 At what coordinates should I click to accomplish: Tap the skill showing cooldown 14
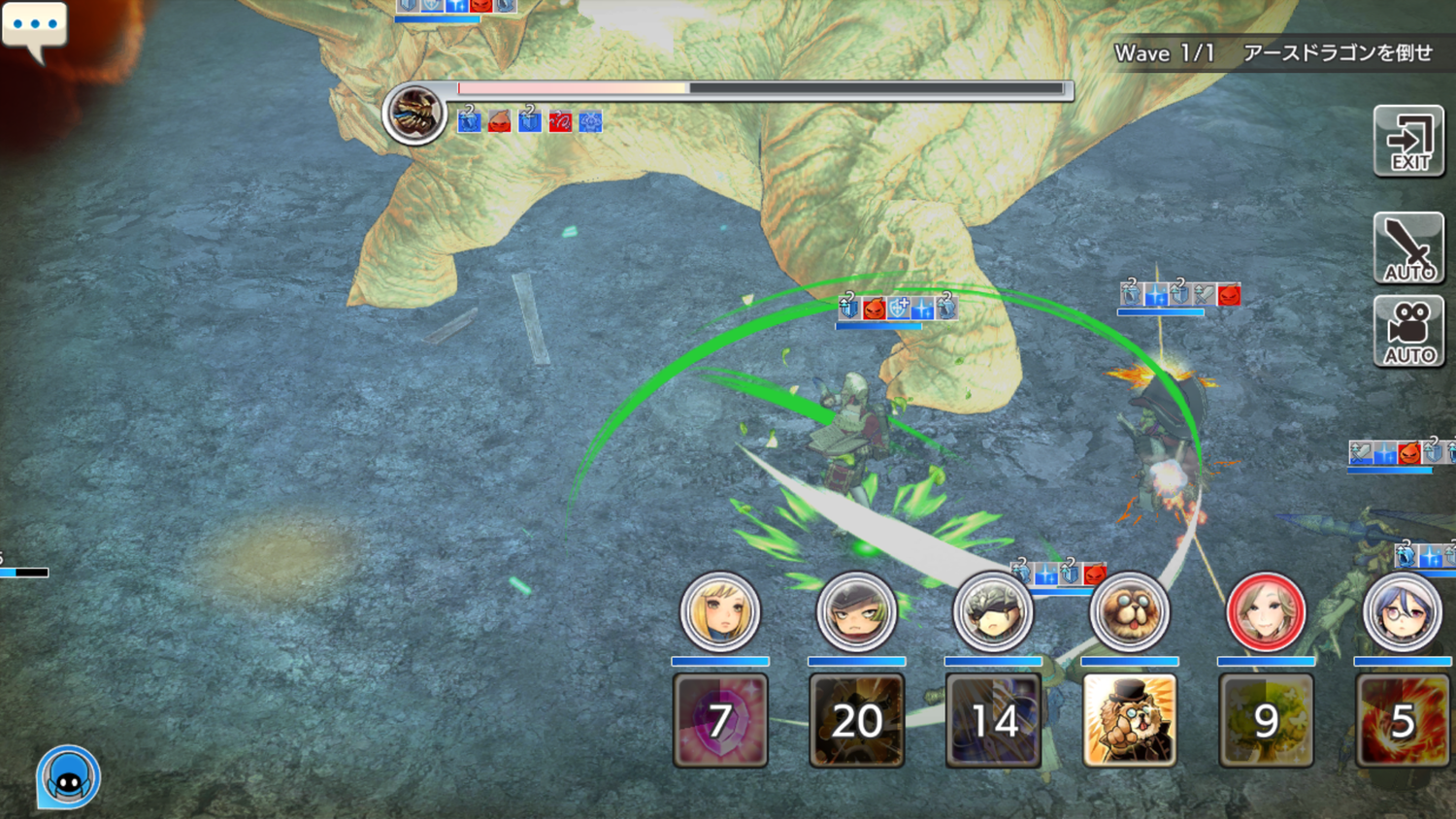point(992,720)
